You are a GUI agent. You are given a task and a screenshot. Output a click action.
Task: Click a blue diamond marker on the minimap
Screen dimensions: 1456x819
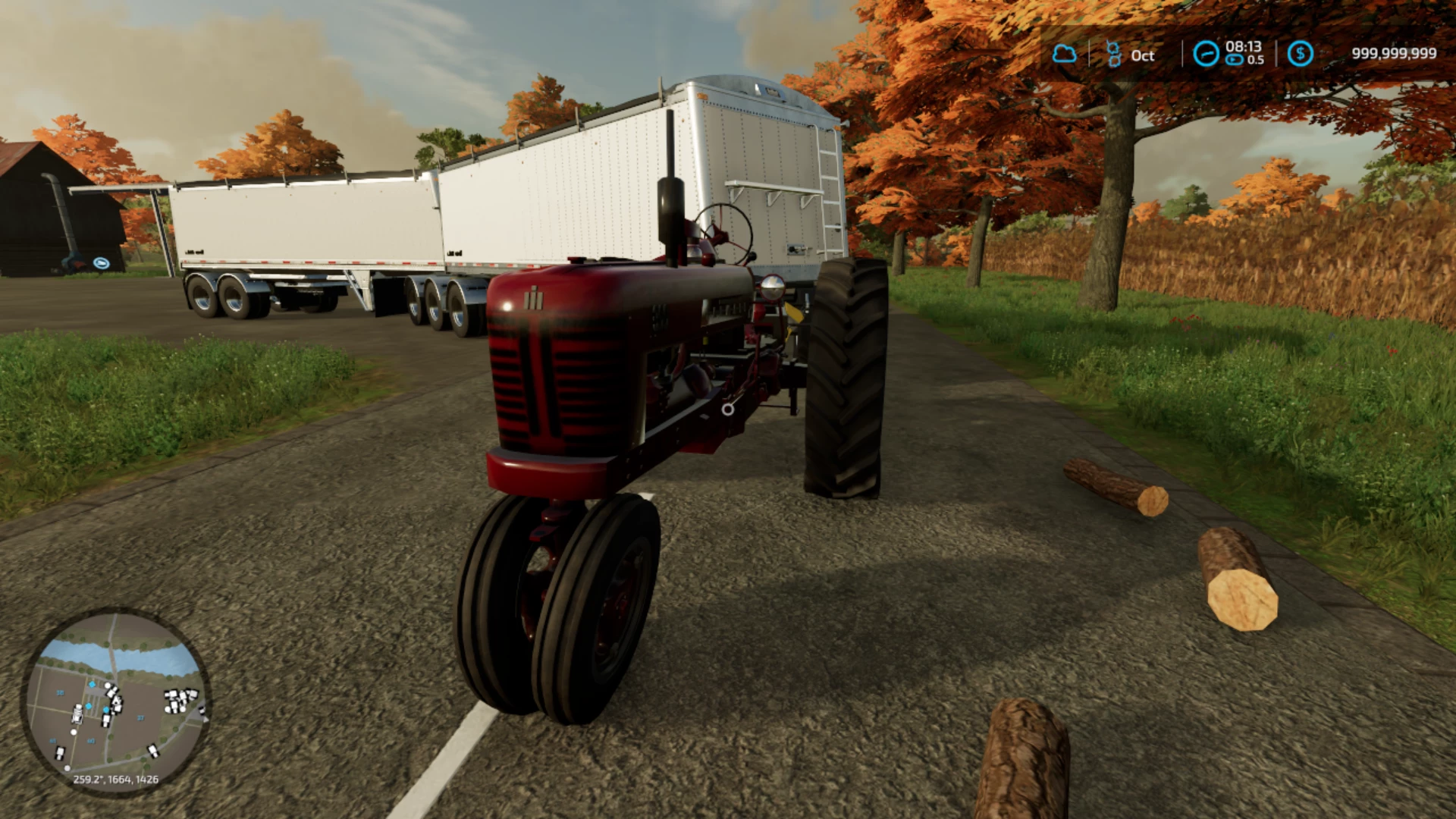pos(92,684)
